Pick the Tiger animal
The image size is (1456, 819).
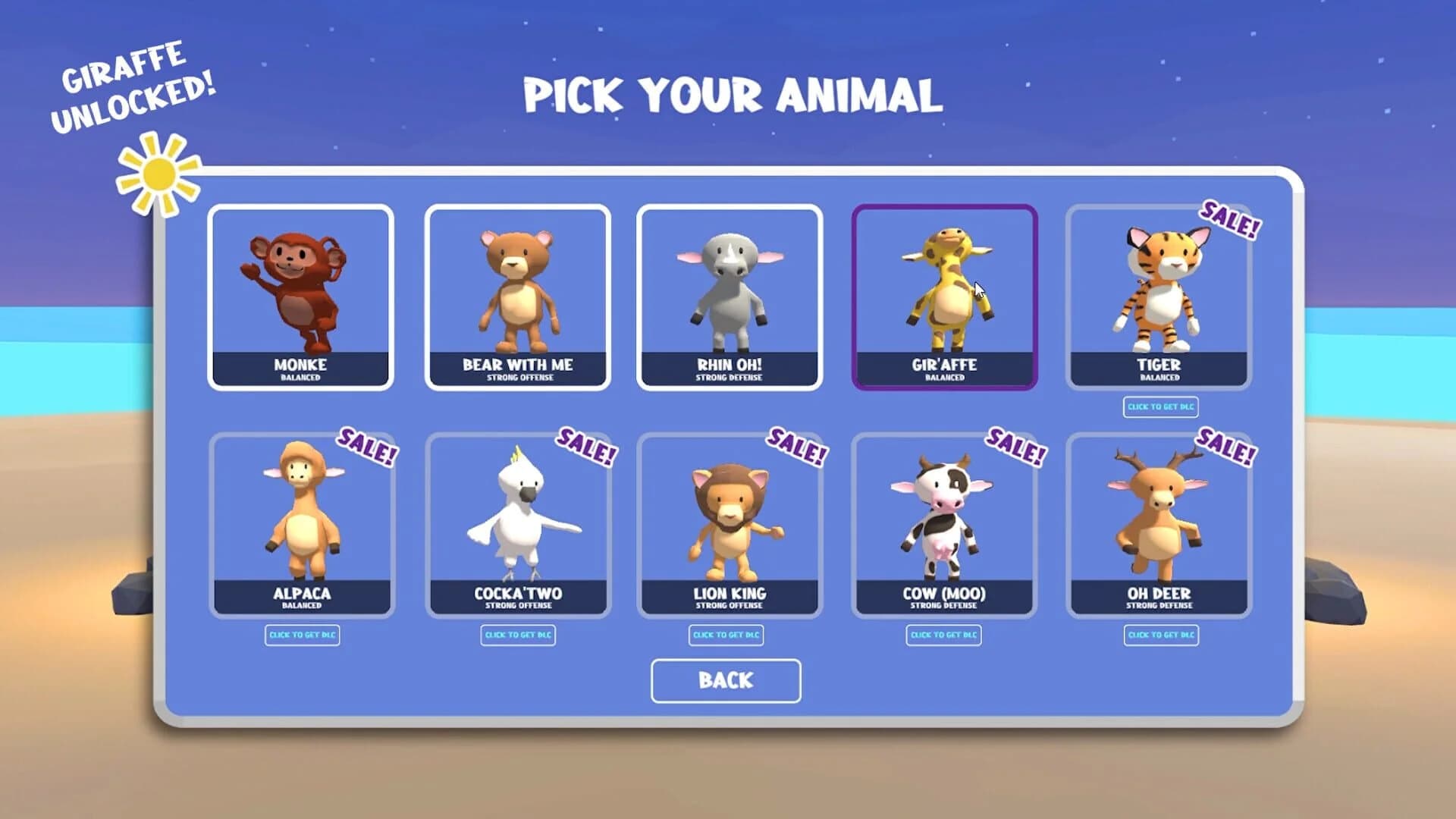coord(1159,296)
